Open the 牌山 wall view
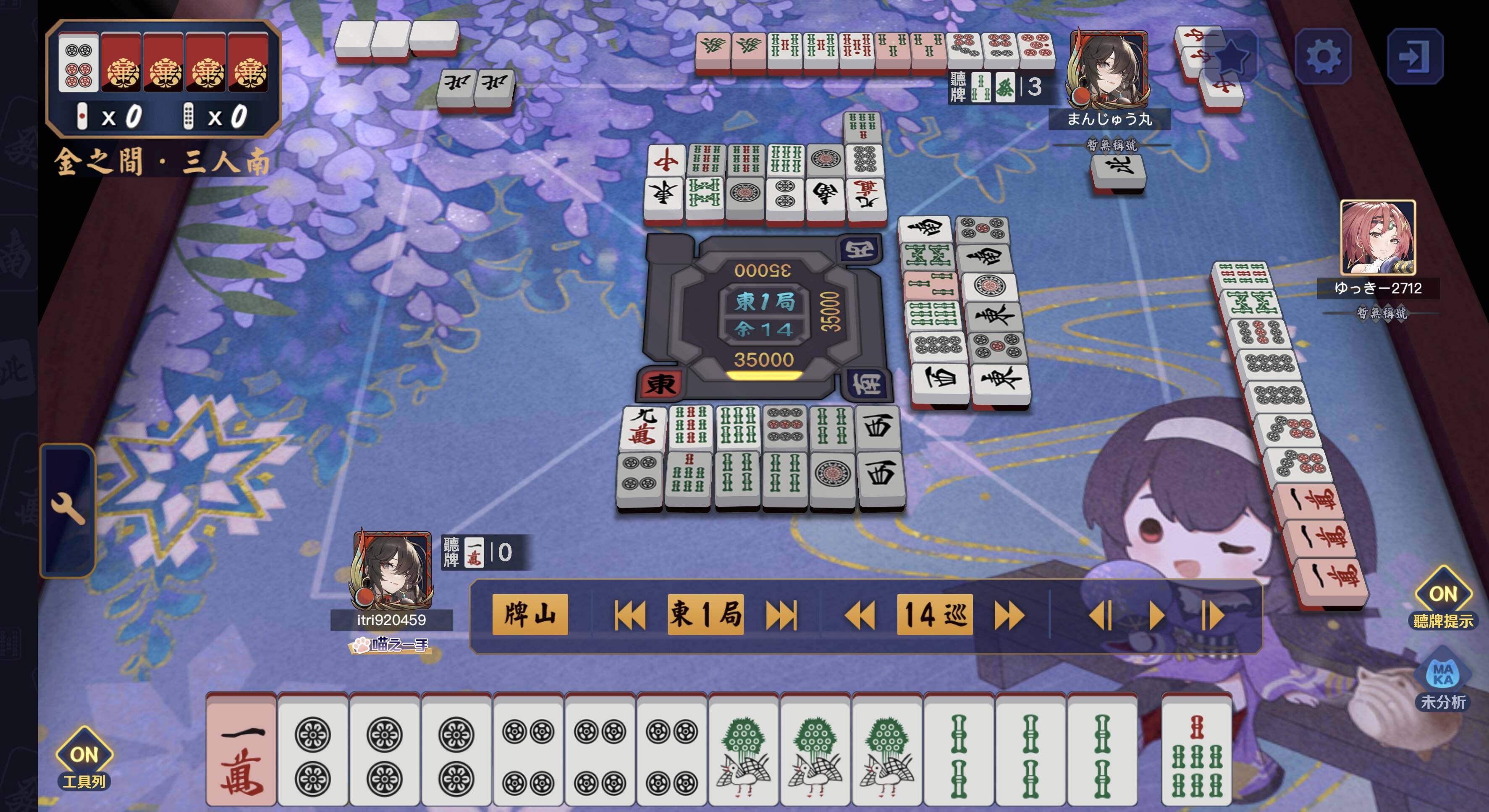 (530, 614)
